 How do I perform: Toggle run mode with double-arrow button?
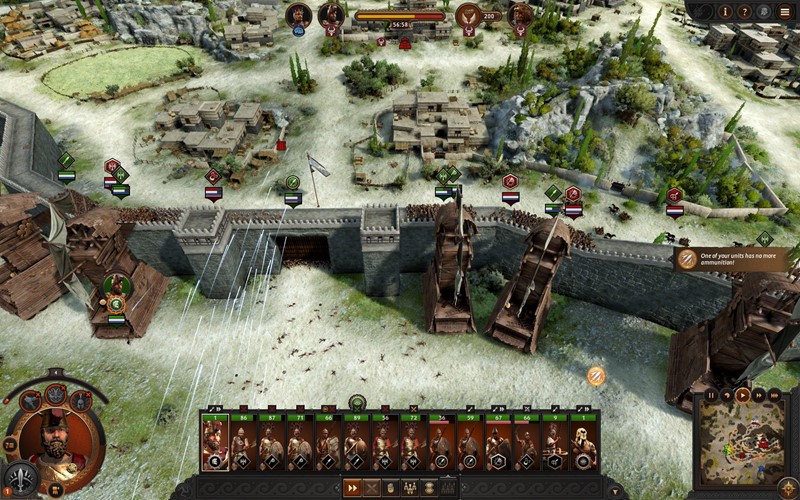pyautogui.click(x=352, y=488)
